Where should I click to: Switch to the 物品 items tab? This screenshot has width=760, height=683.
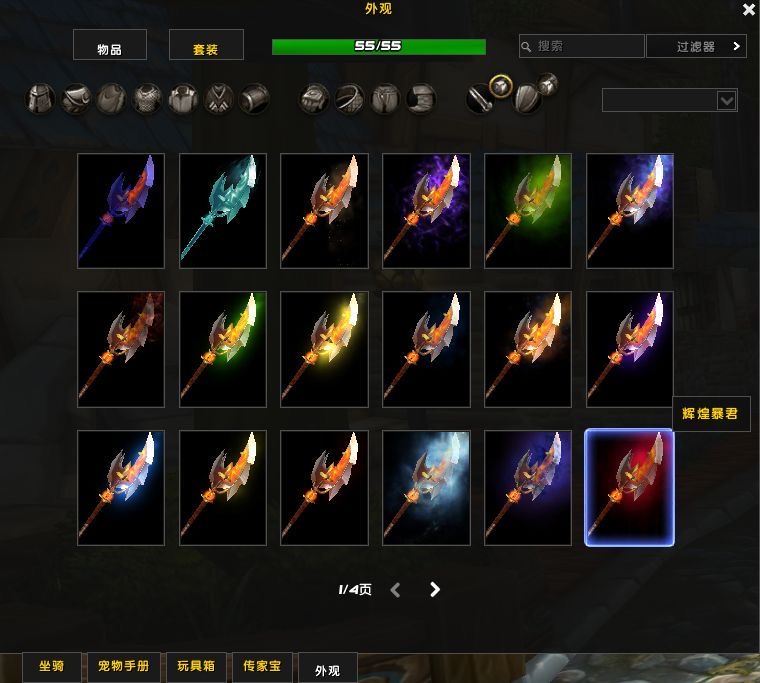point(110,45)
